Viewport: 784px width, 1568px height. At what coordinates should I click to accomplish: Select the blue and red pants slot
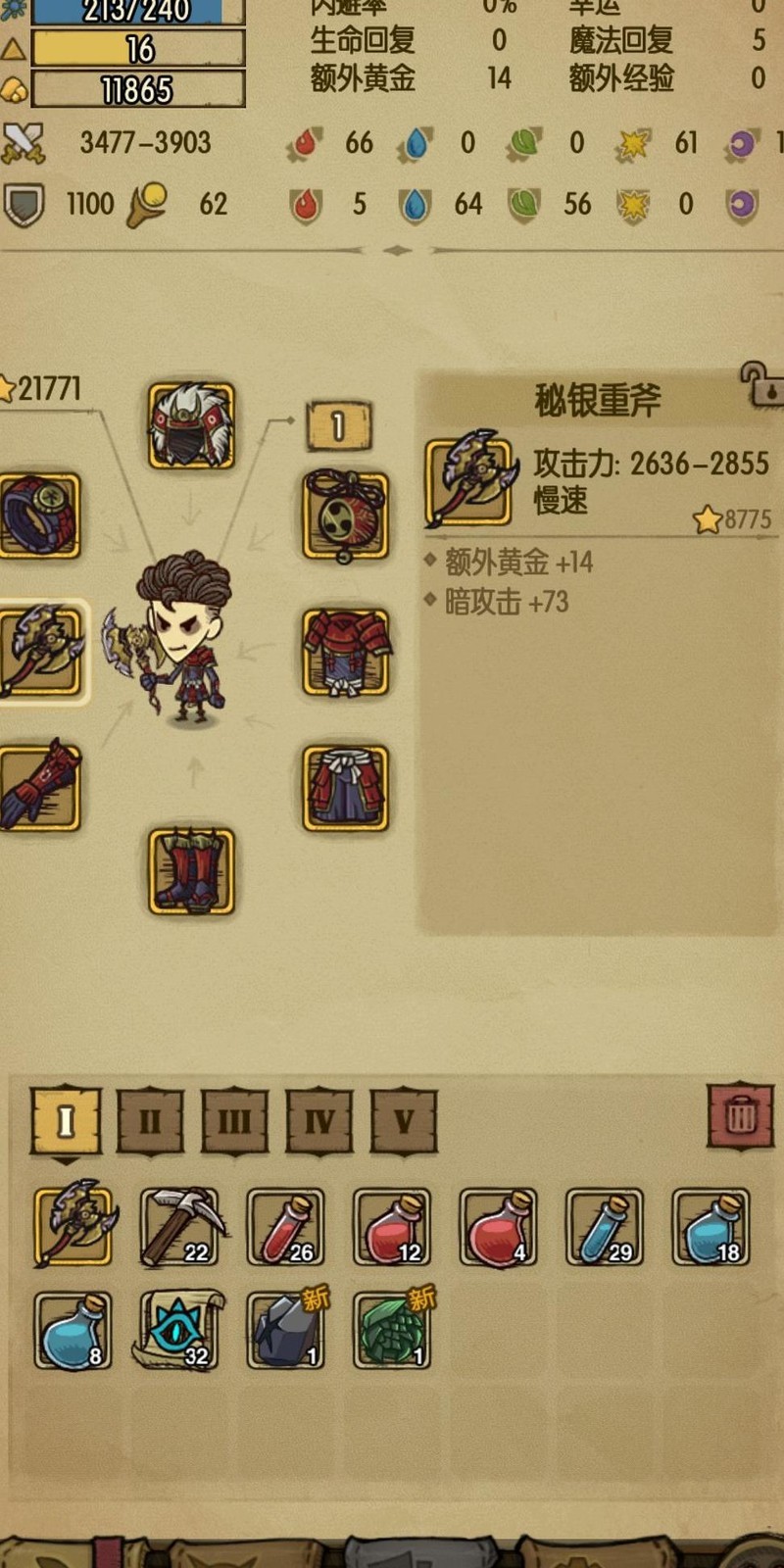[345, 787]
